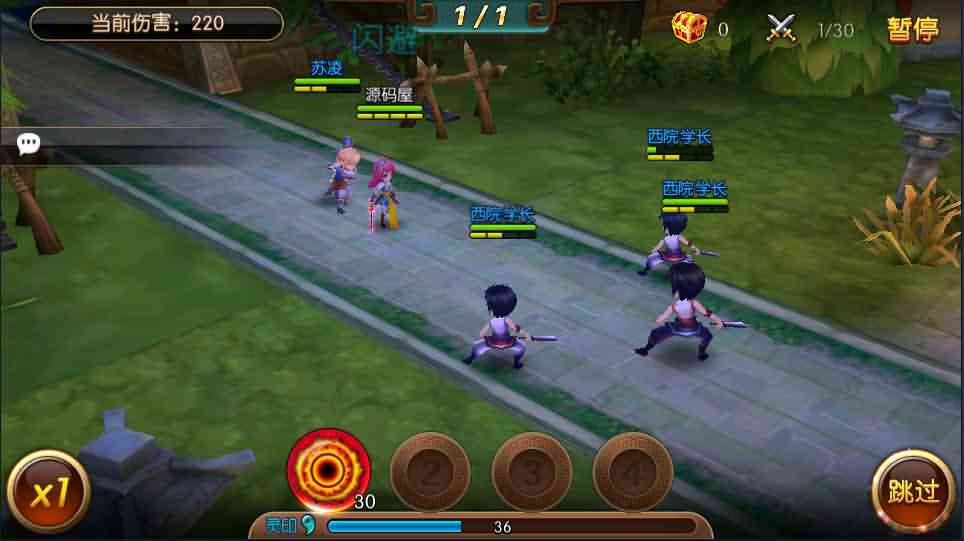The image size is (964, 541).
Task: Toggle the x1 battle speed button
Action: [x=47, y=491]
